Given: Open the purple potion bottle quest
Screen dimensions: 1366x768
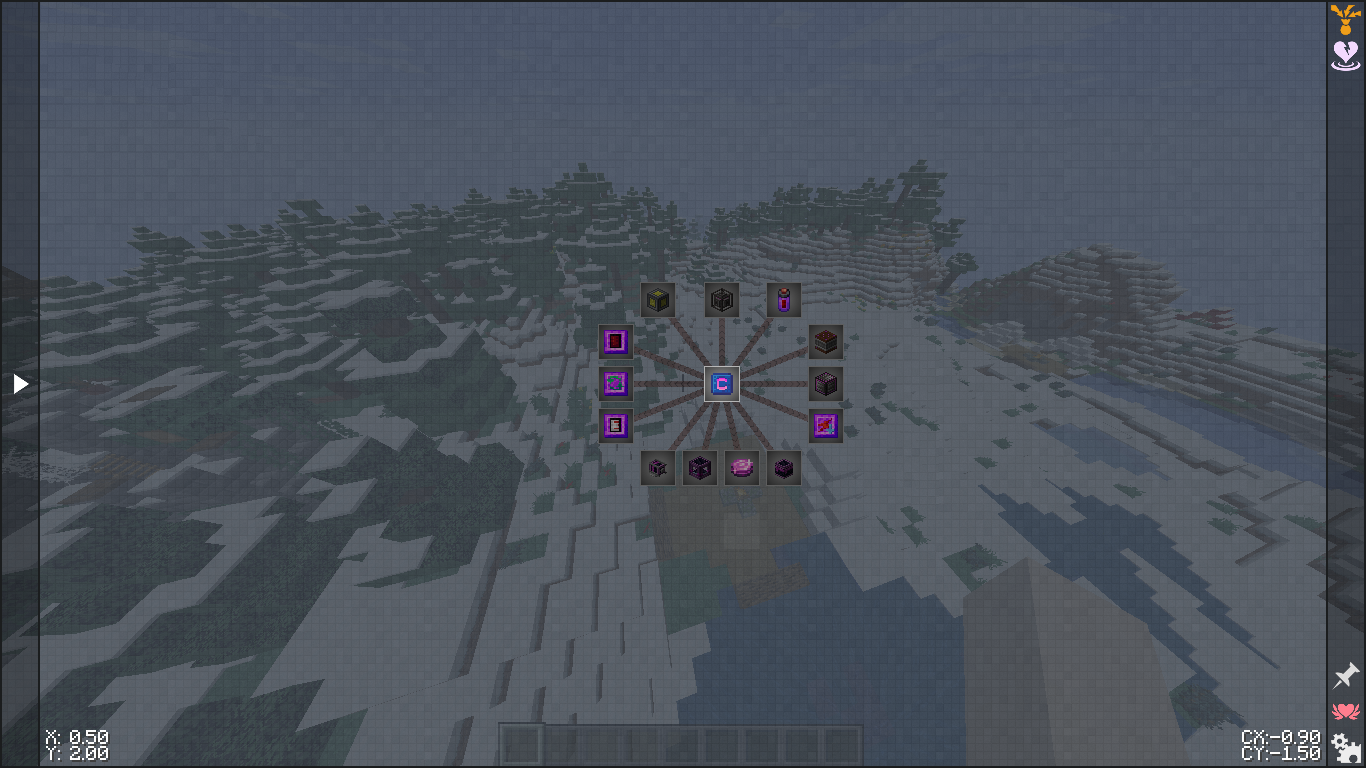Looking at the screenshot, I should click(x=783, y=299).
